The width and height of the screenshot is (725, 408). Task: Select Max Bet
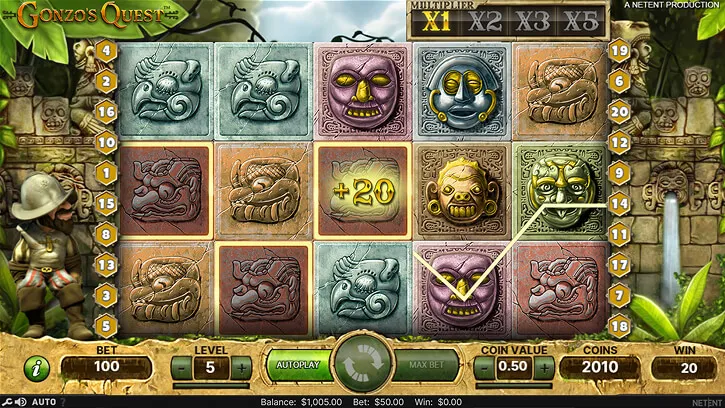tap(427, 365)
